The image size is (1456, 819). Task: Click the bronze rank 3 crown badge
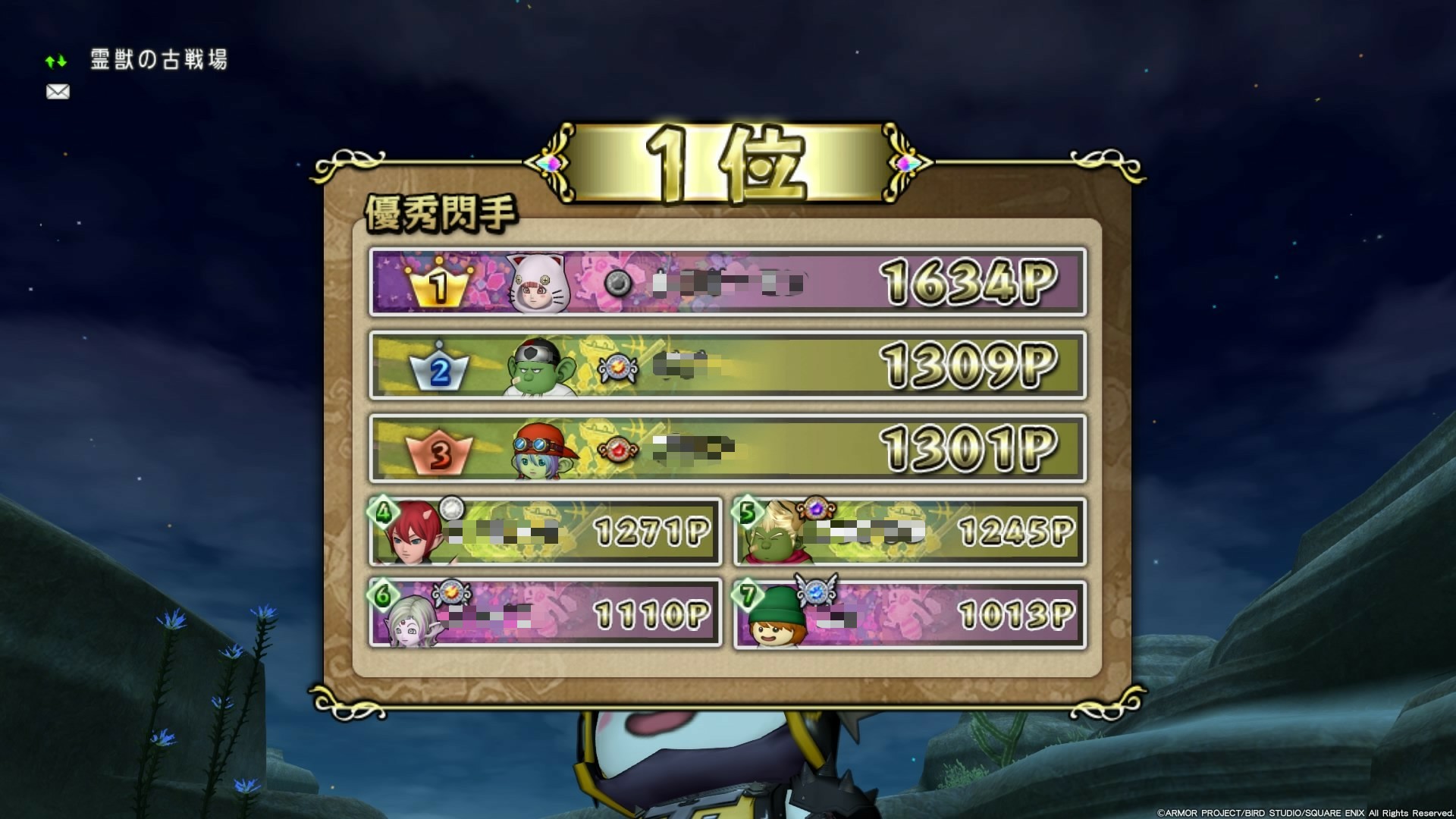[x=438, y=454]
